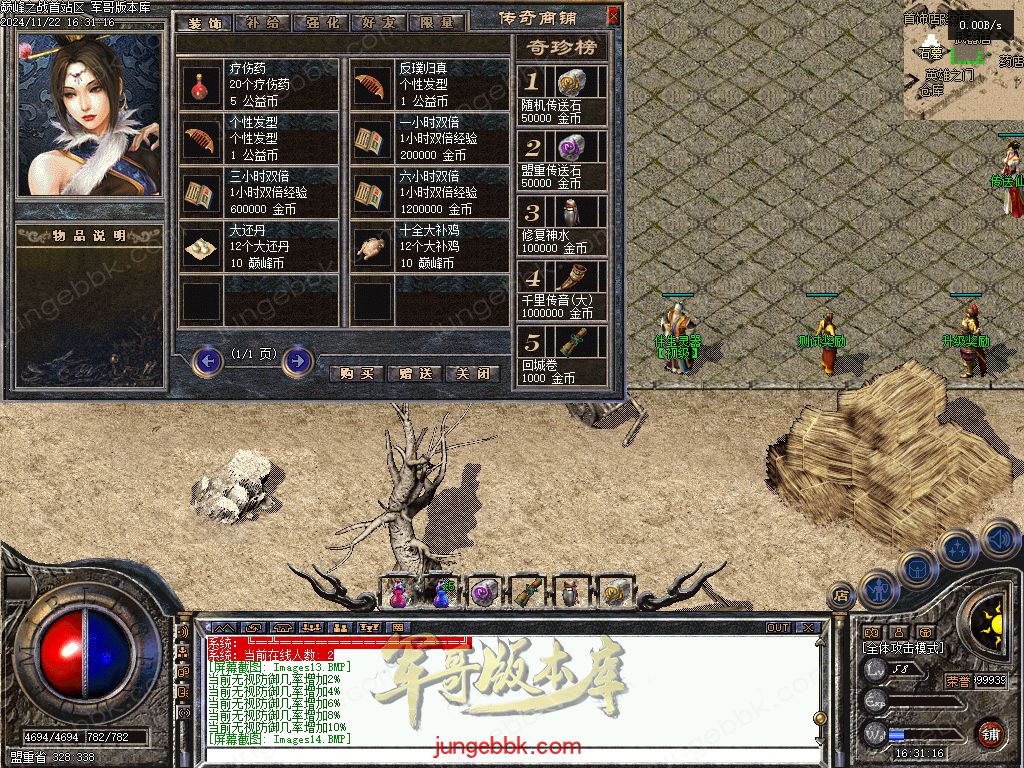Switch to the 补给 shop tab
The image size is (1024, 768).
click(x=262, y=21)
